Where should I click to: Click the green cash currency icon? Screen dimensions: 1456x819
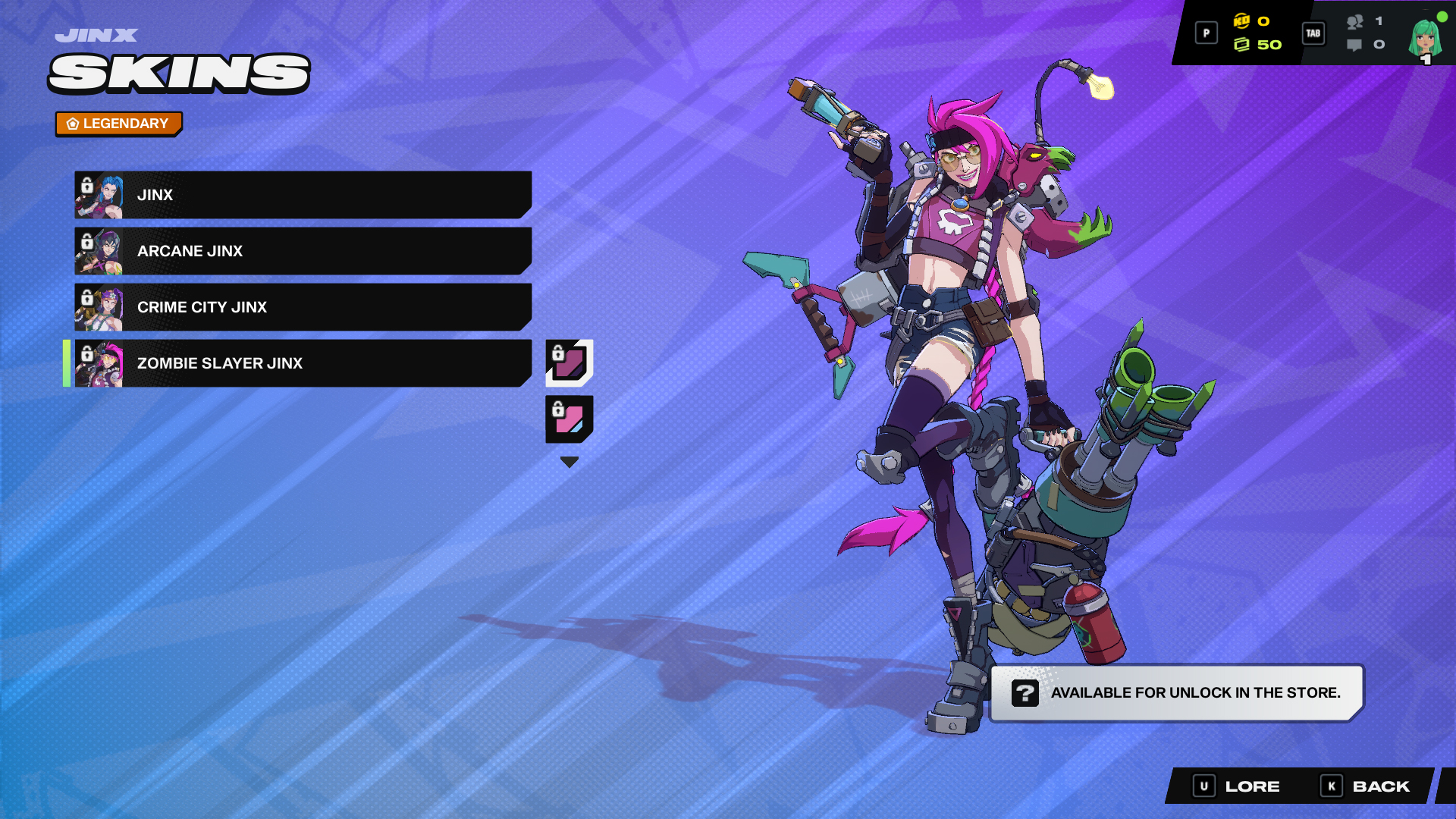coord(1244,45)
